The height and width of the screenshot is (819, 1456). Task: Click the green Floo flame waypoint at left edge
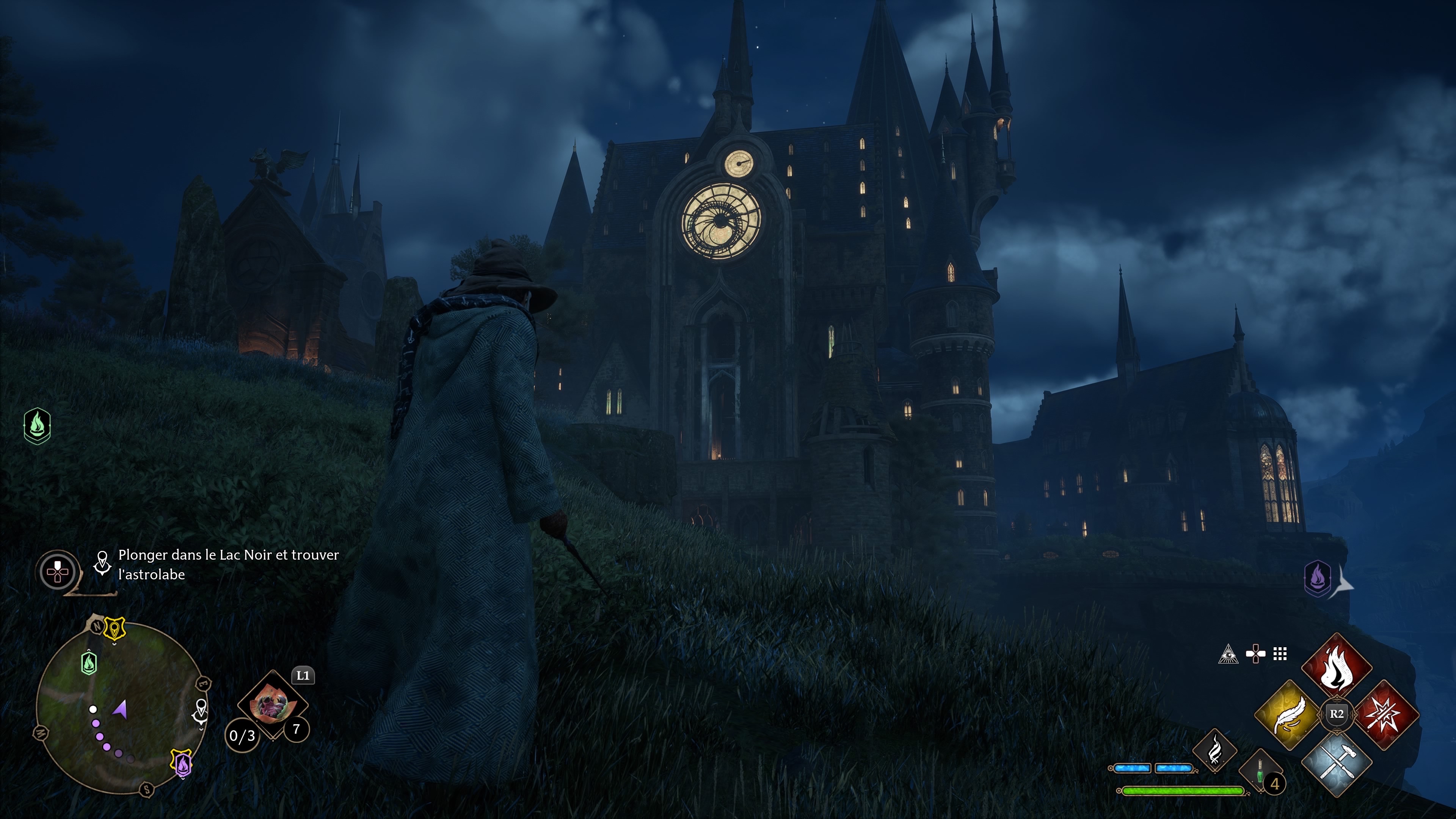click(x=37, y=425)
